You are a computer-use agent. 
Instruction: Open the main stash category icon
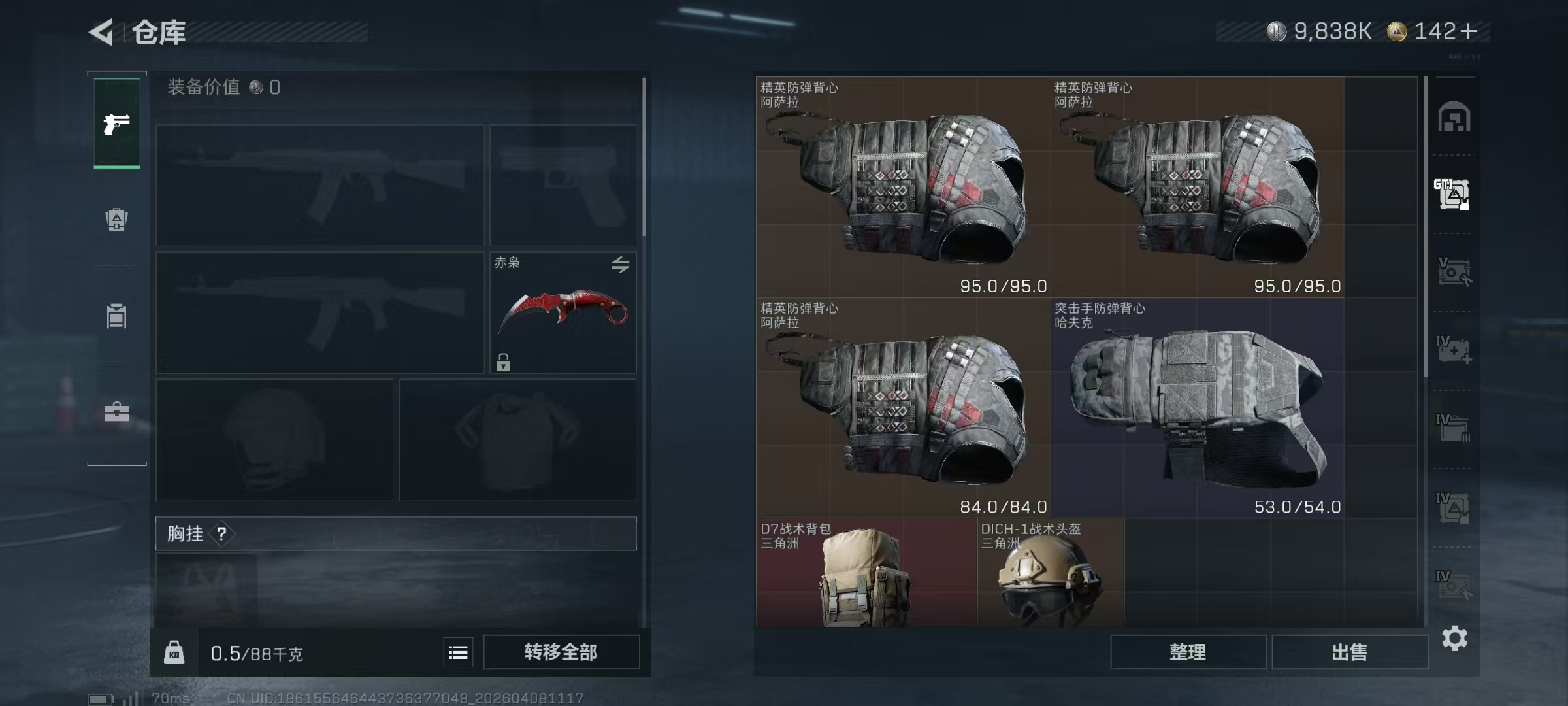[x=1454, y=118]
